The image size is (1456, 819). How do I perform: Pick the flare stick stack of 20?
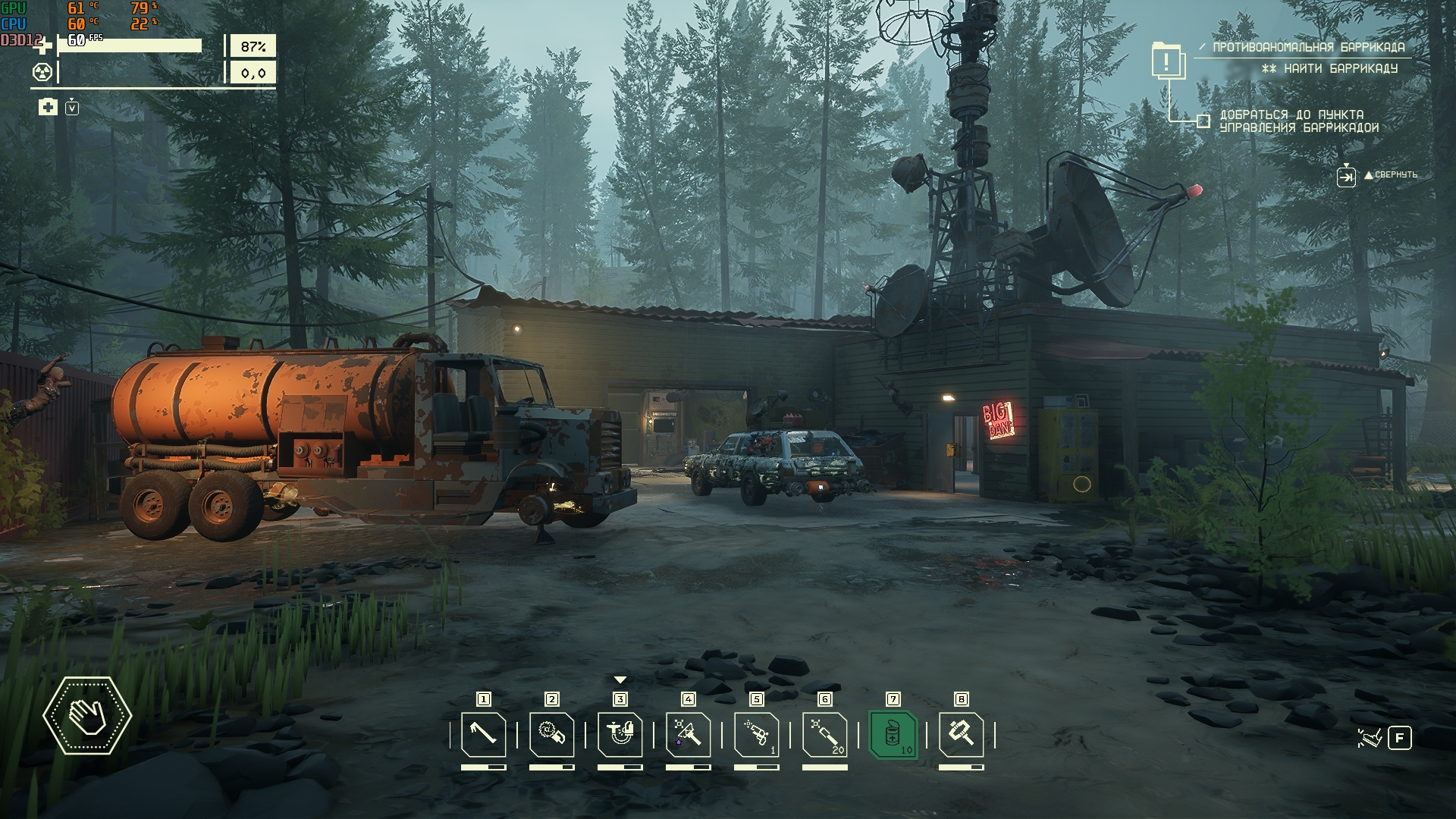(825, 734)
